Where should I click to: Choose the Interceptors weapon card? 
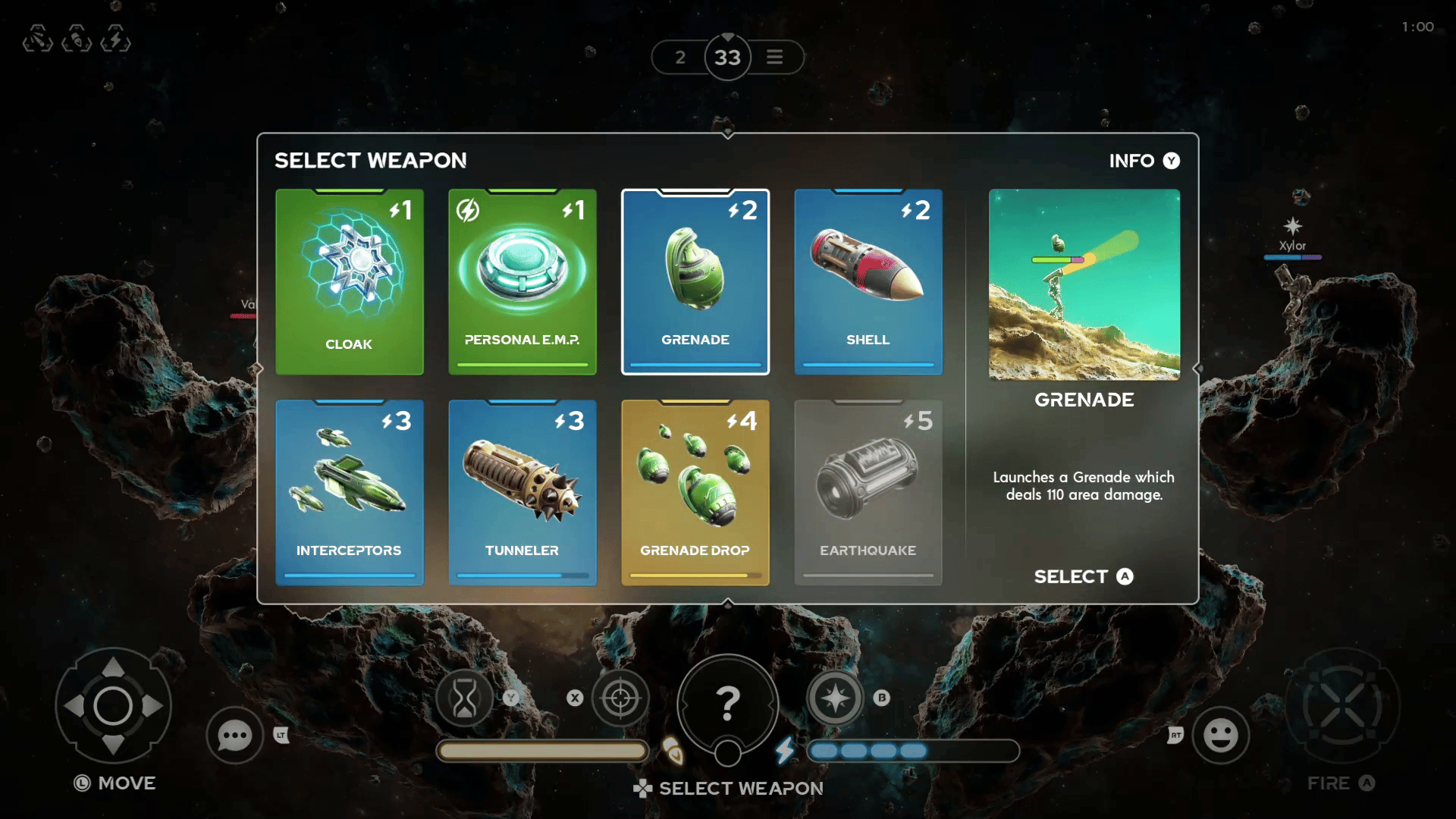coord(349,492)
